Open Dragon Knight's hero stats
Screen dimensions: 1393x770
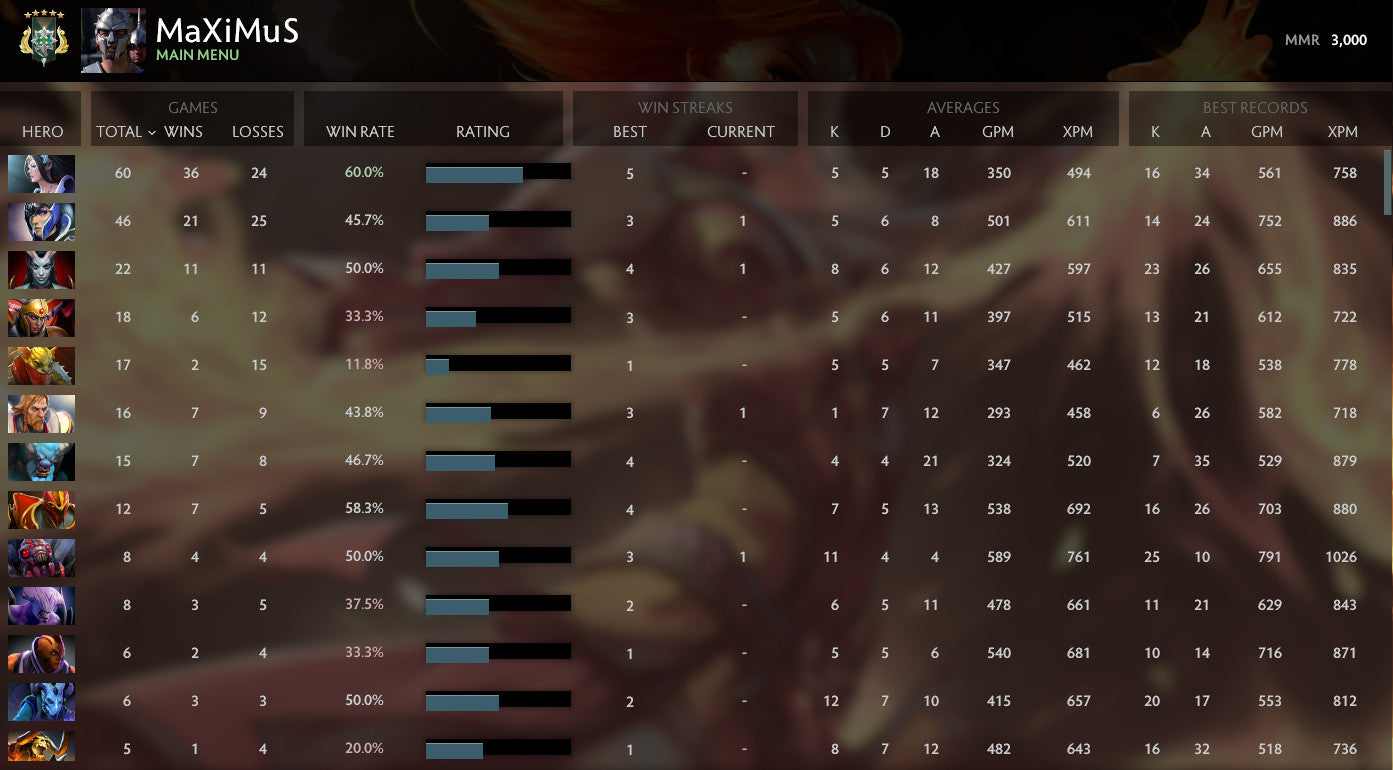[x=41, y=509]
